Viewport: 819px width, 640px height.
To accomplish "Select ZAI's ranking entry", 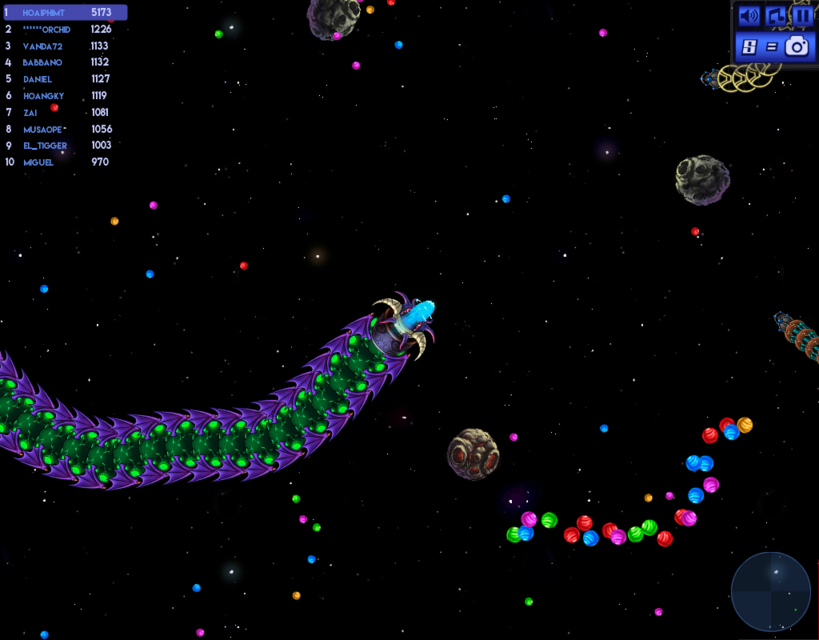I will (x=64, y=112).
